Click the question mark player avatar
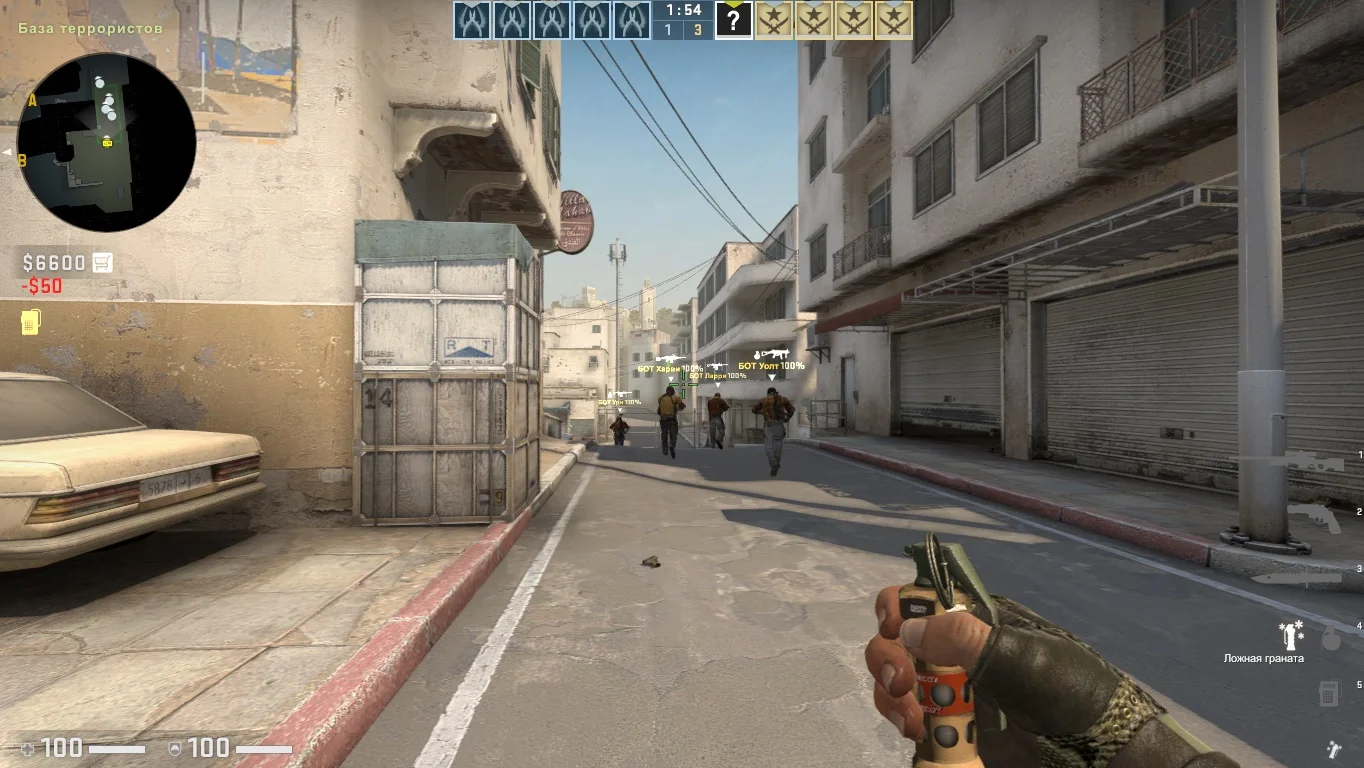The width and height of the screenshot is (1364, 768). (x=734, y=20)
